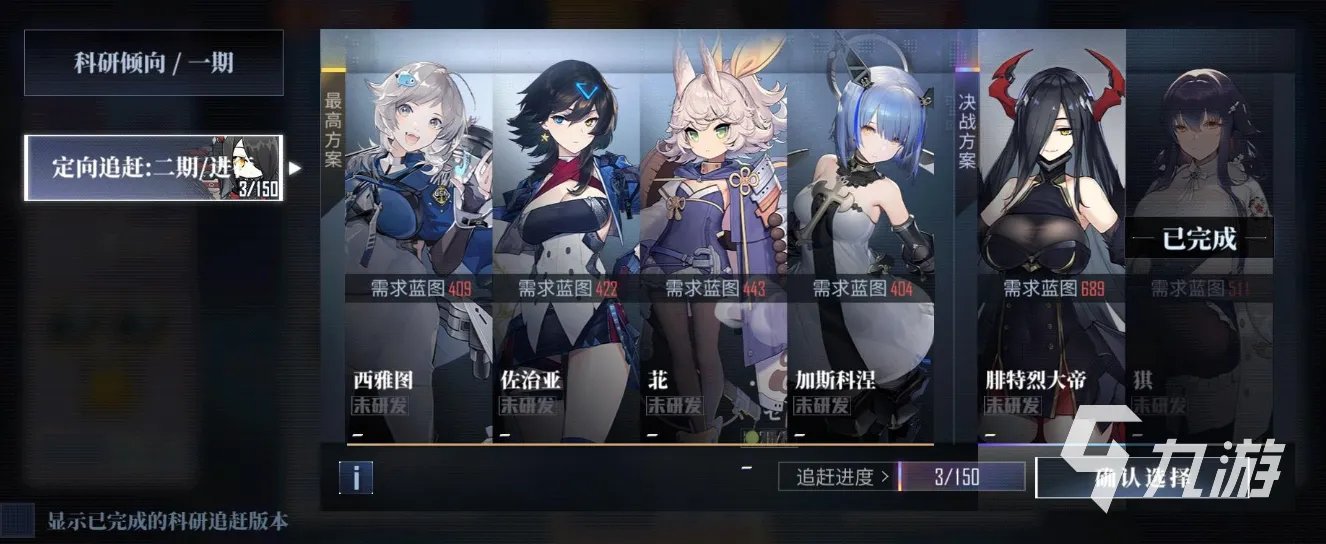1326x544 pixels.
Task: Choose the 加斯科涅 ship card
Action: pyautogui.click(x=860, y=240)
